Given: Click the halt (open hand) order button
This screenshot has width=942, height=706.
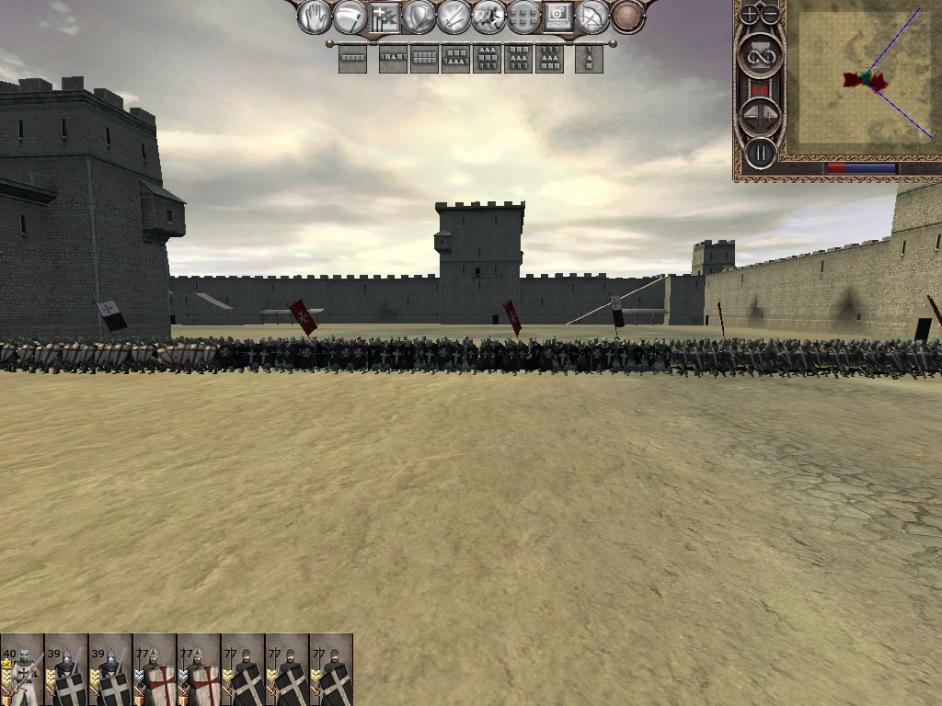Looking at the screenshot, I should [315, 17].
